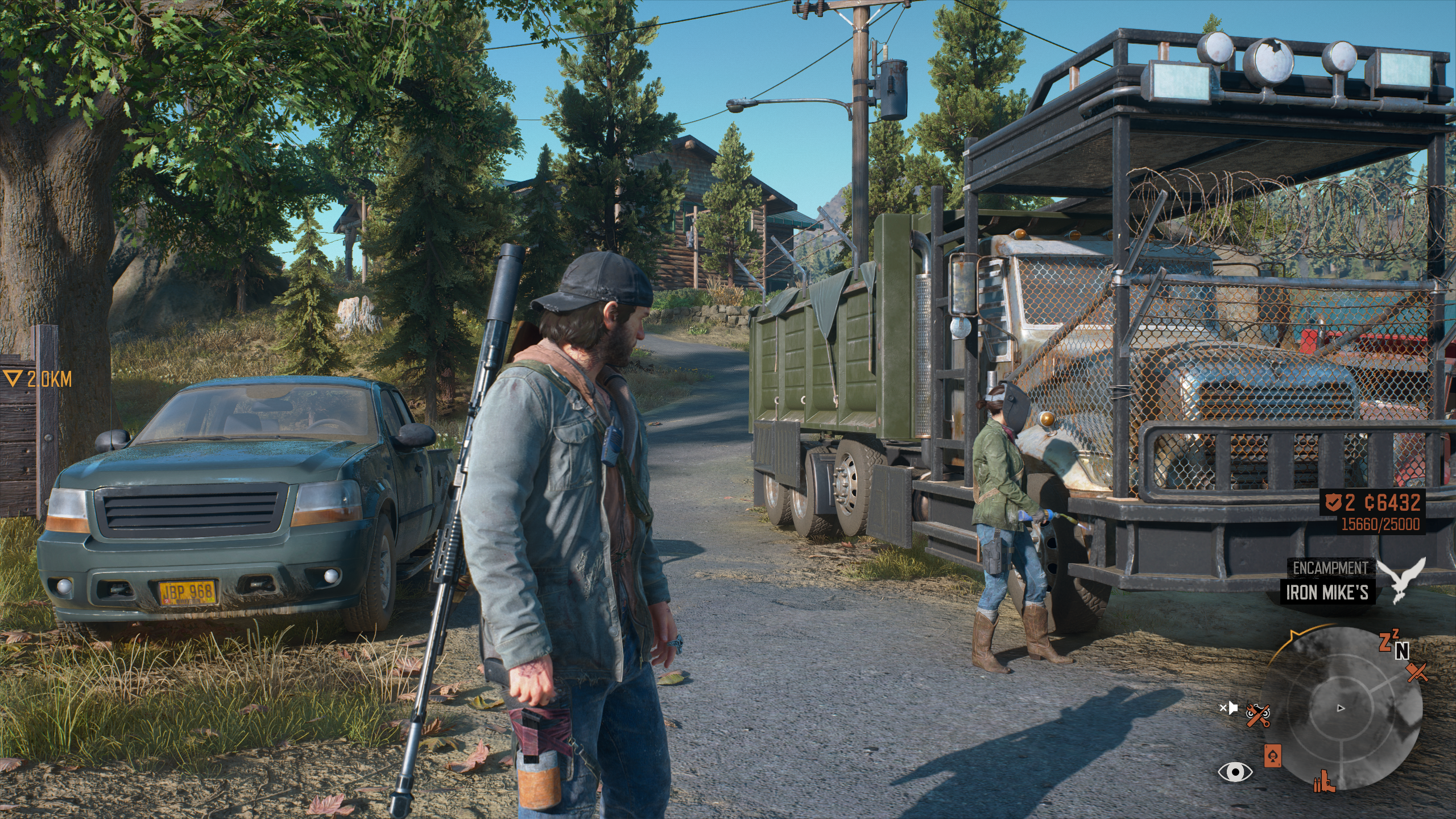Click the cleaver and knife kitchen marker

pos(1417,673)
